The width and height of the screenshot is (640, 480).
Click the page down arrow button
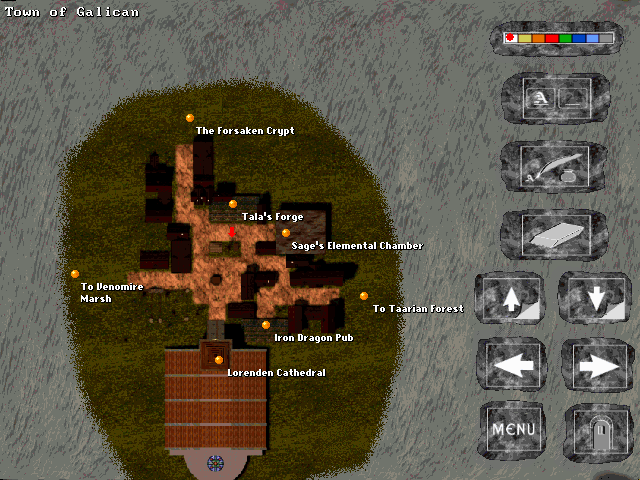(x=597, y=299)
